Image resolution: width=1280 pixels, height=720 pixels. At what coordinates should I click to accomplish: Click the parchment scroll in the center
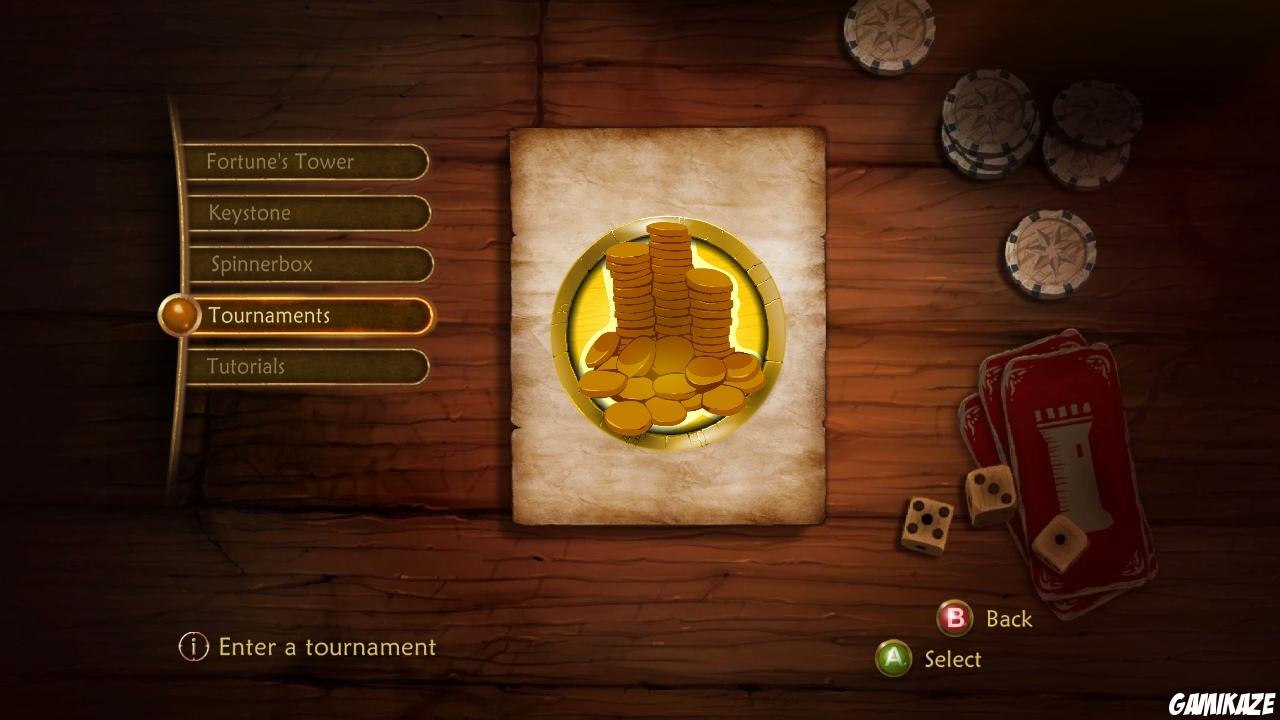pos(667,480)
